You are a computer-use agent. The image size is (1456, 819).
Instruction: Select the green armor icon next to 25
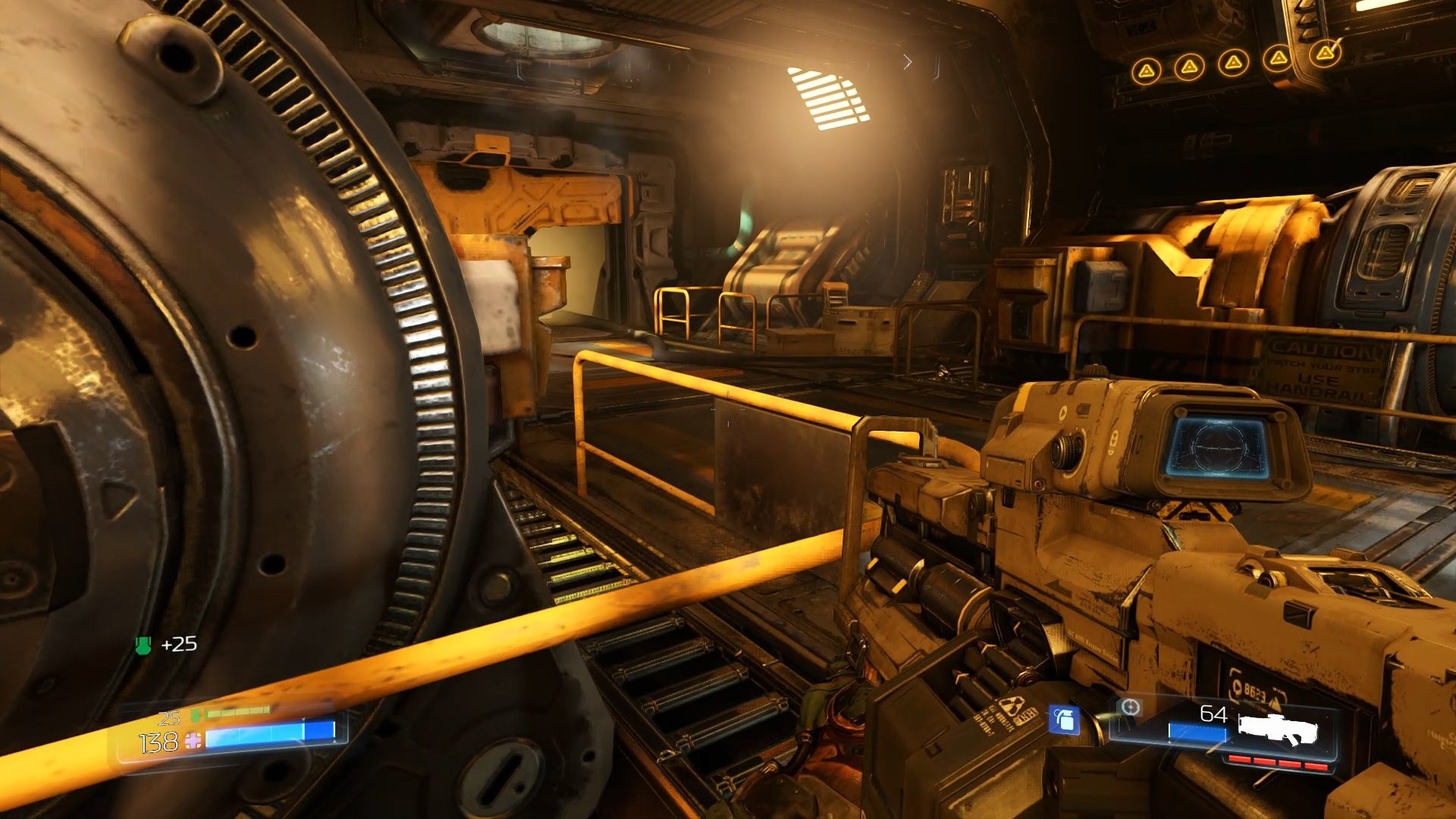tap(195, 715)
